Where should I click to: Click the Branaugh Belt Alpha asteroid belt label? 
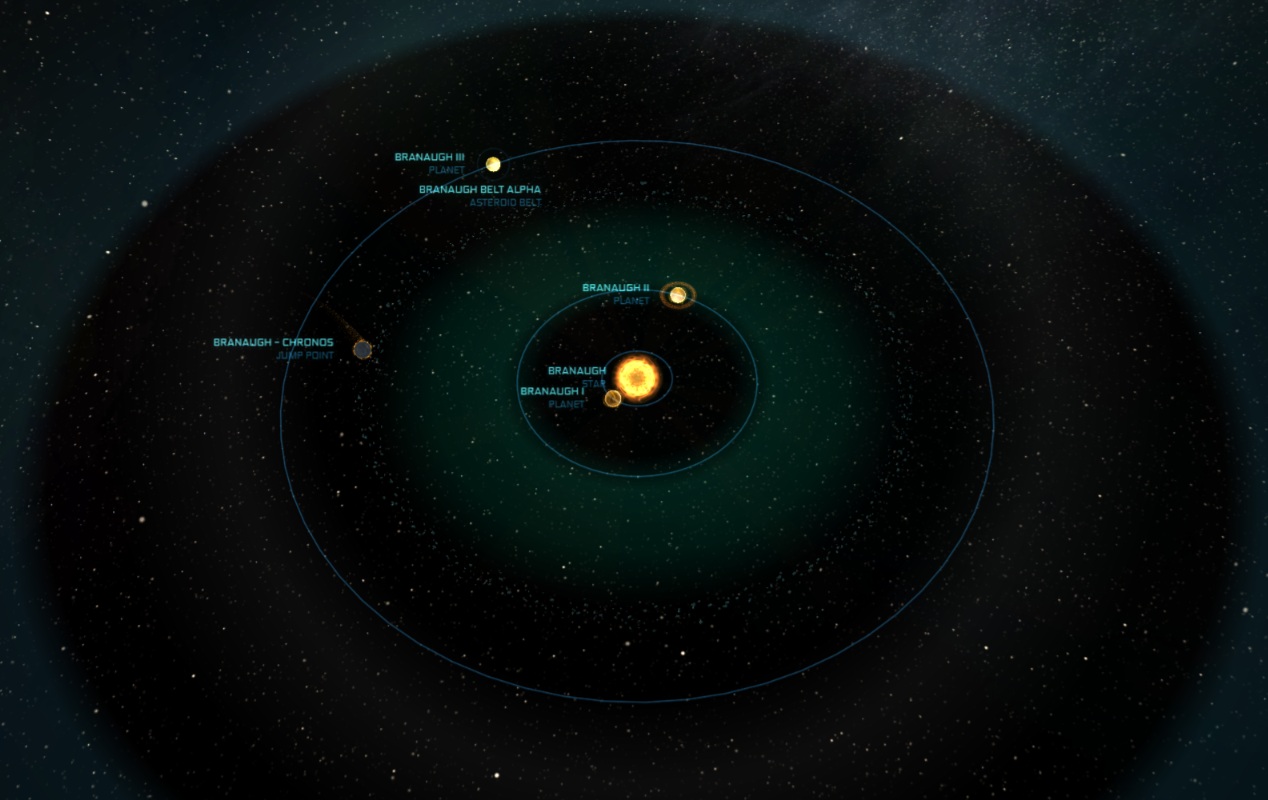coord(480,190)
